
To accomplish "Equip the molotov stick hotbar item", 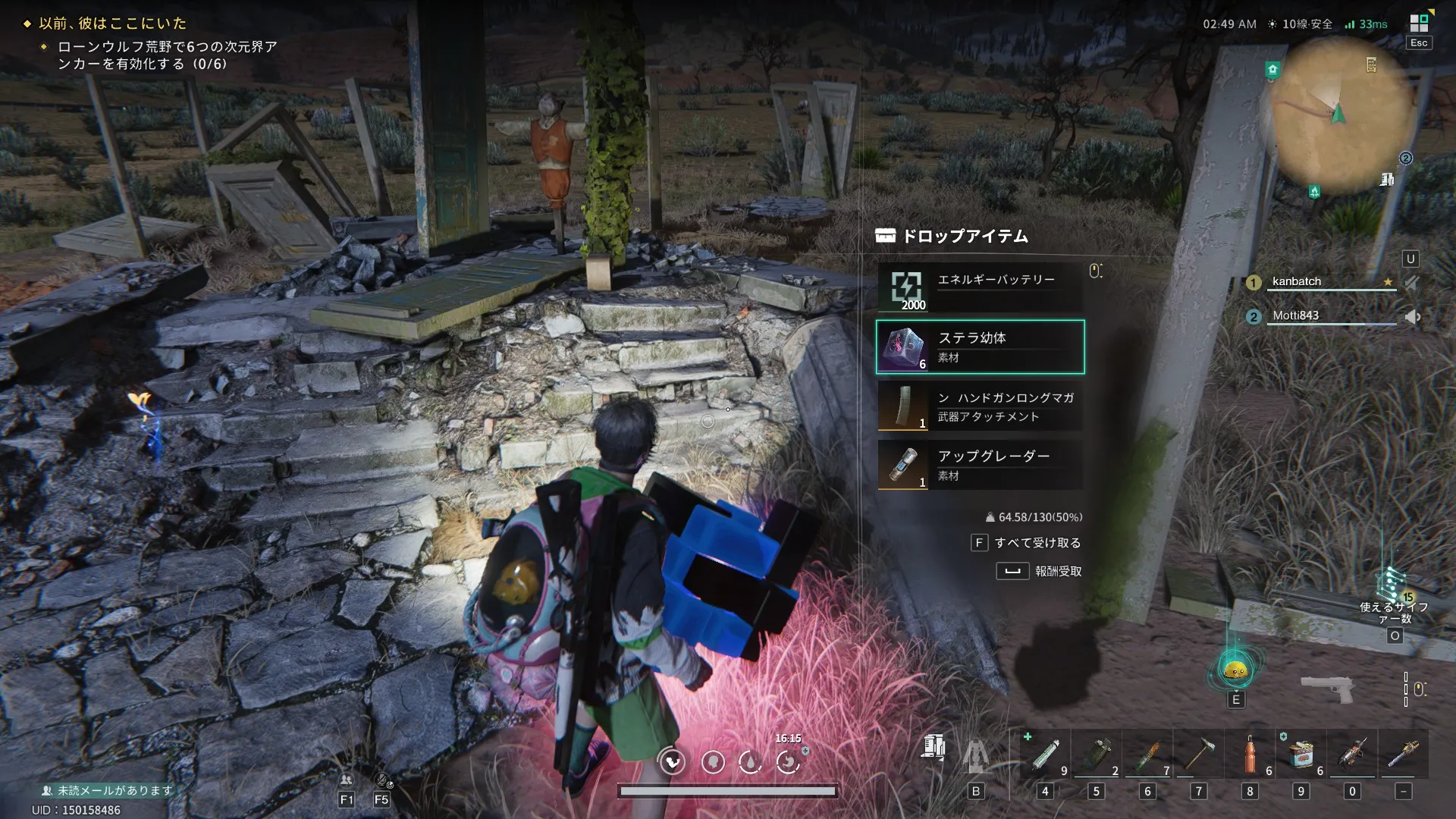I will point(1147,755).
